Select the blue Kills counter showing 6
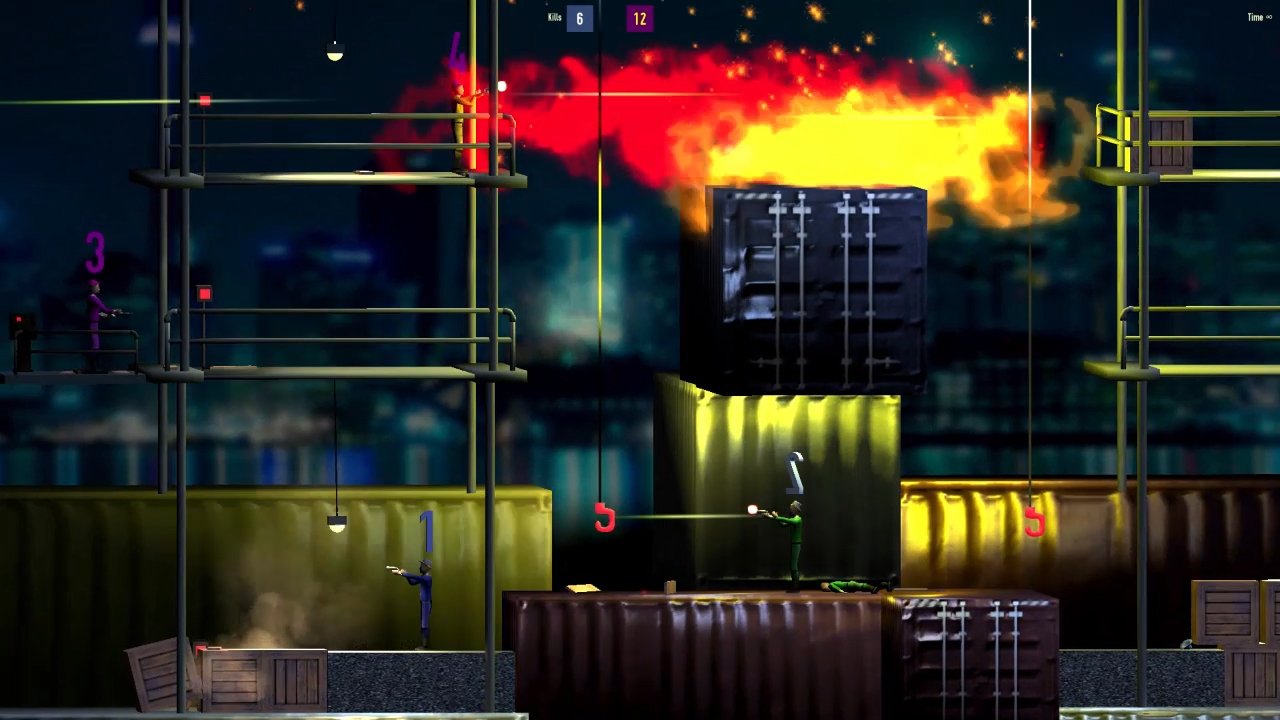The height and width of the screenshot is (720, 1280). [x=578, y=18]
